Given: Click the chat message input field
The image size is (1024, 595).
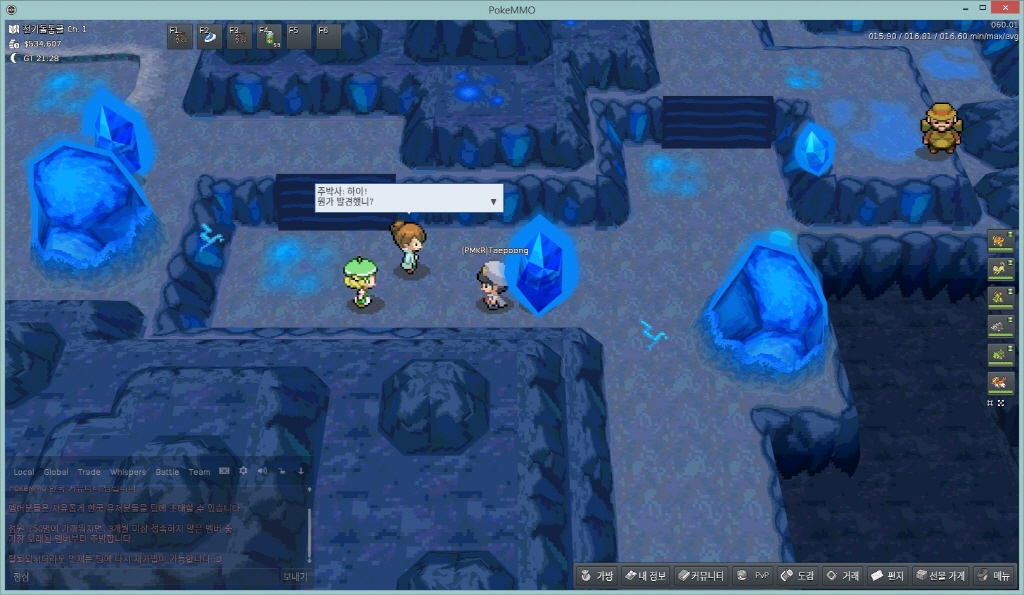Looking at the screenshot, I should click(x=140, y=577).
